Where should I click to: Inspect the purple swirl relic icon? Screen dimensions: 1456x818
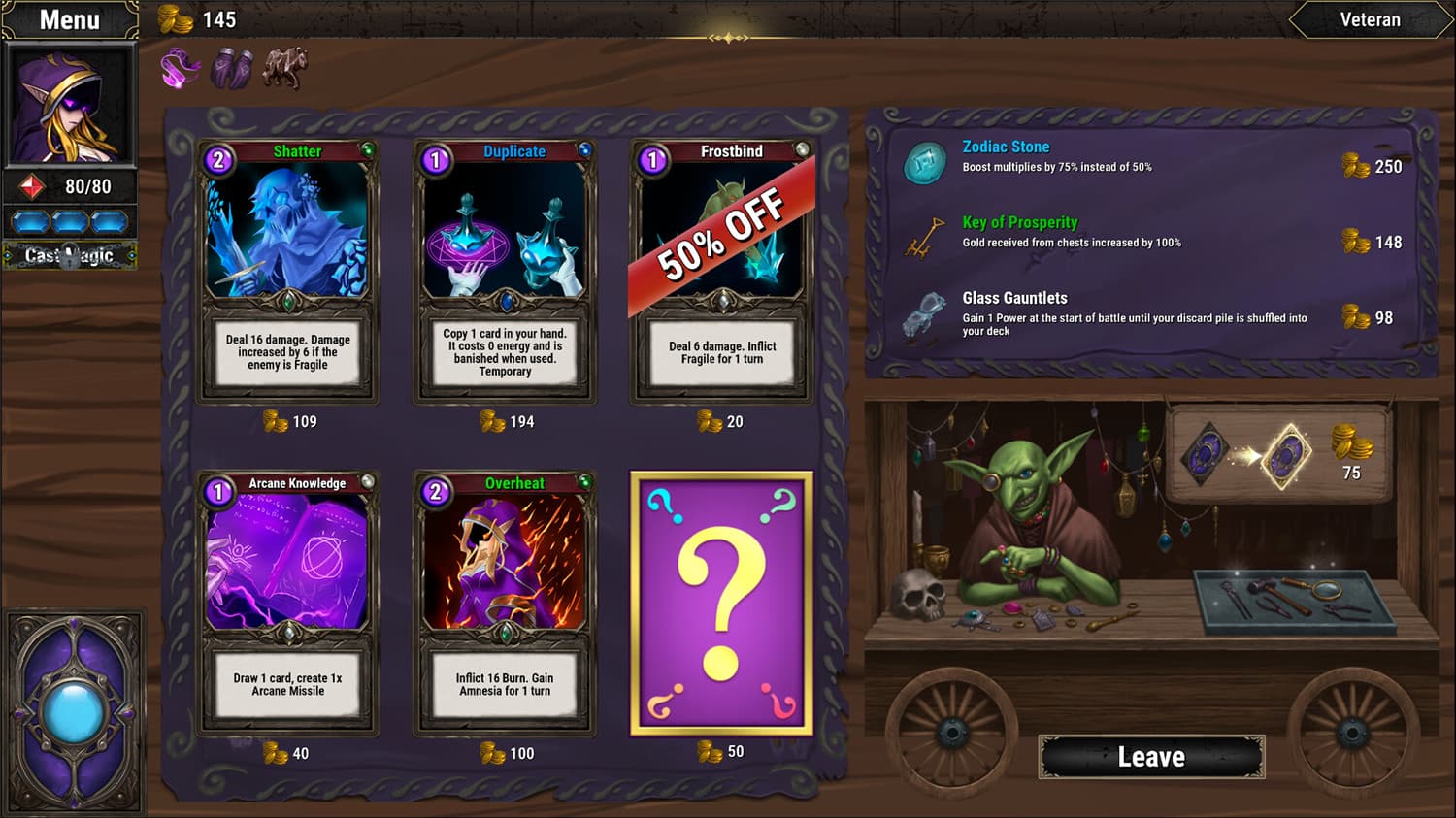(x=180, y=69)
